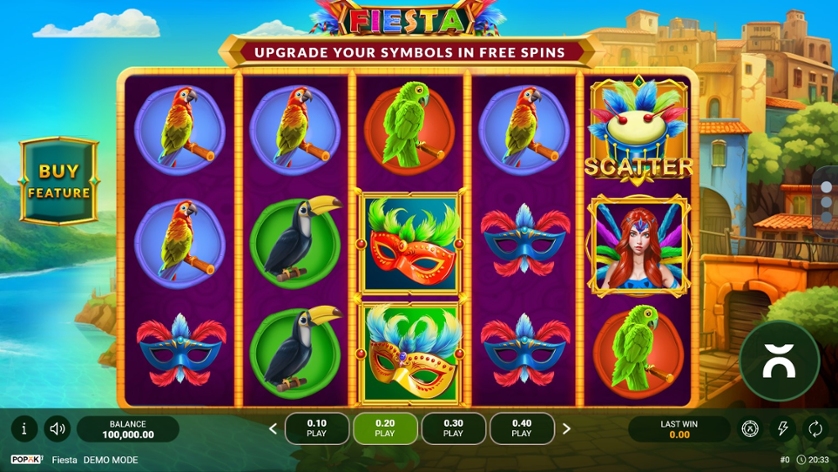The height and width of the screenshot is (472, 838).
Task: Open the round coin icon beside Last Win
Action: tap(750, 429)
